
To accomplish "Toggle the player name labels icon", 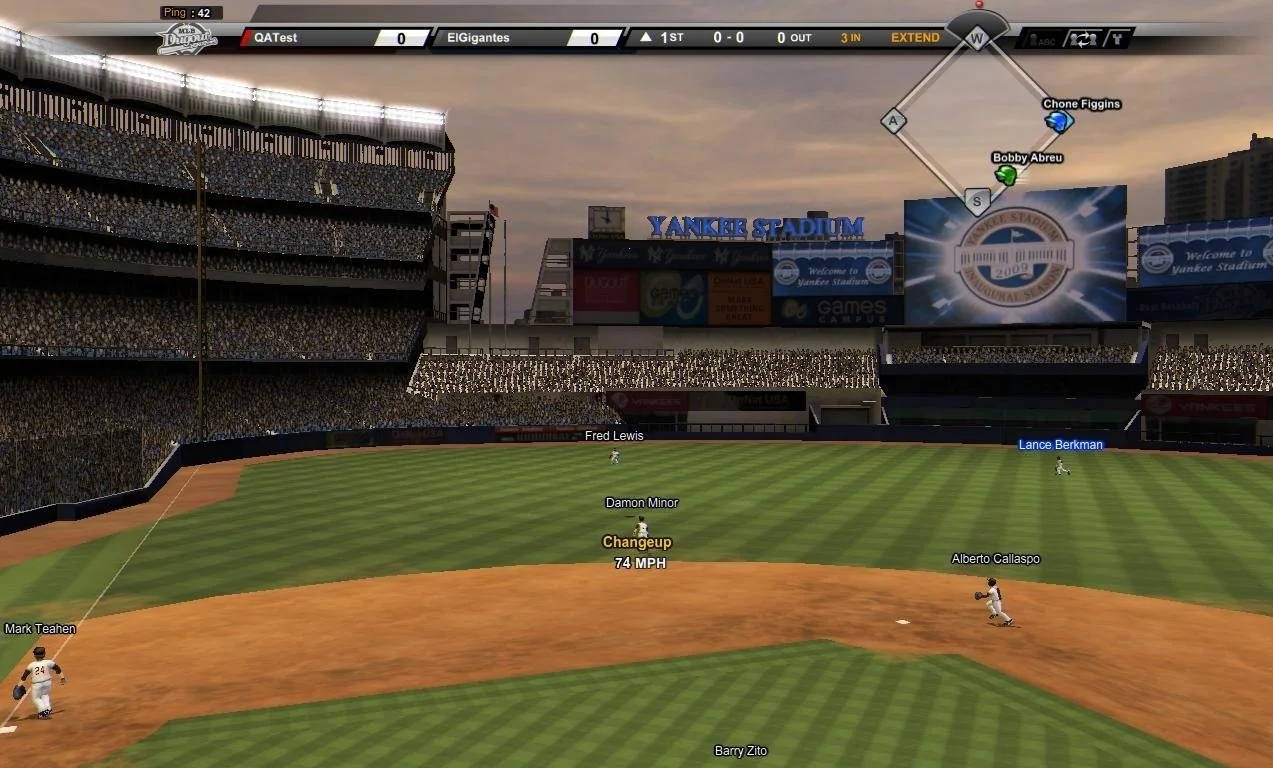I will coord(1041,39).
